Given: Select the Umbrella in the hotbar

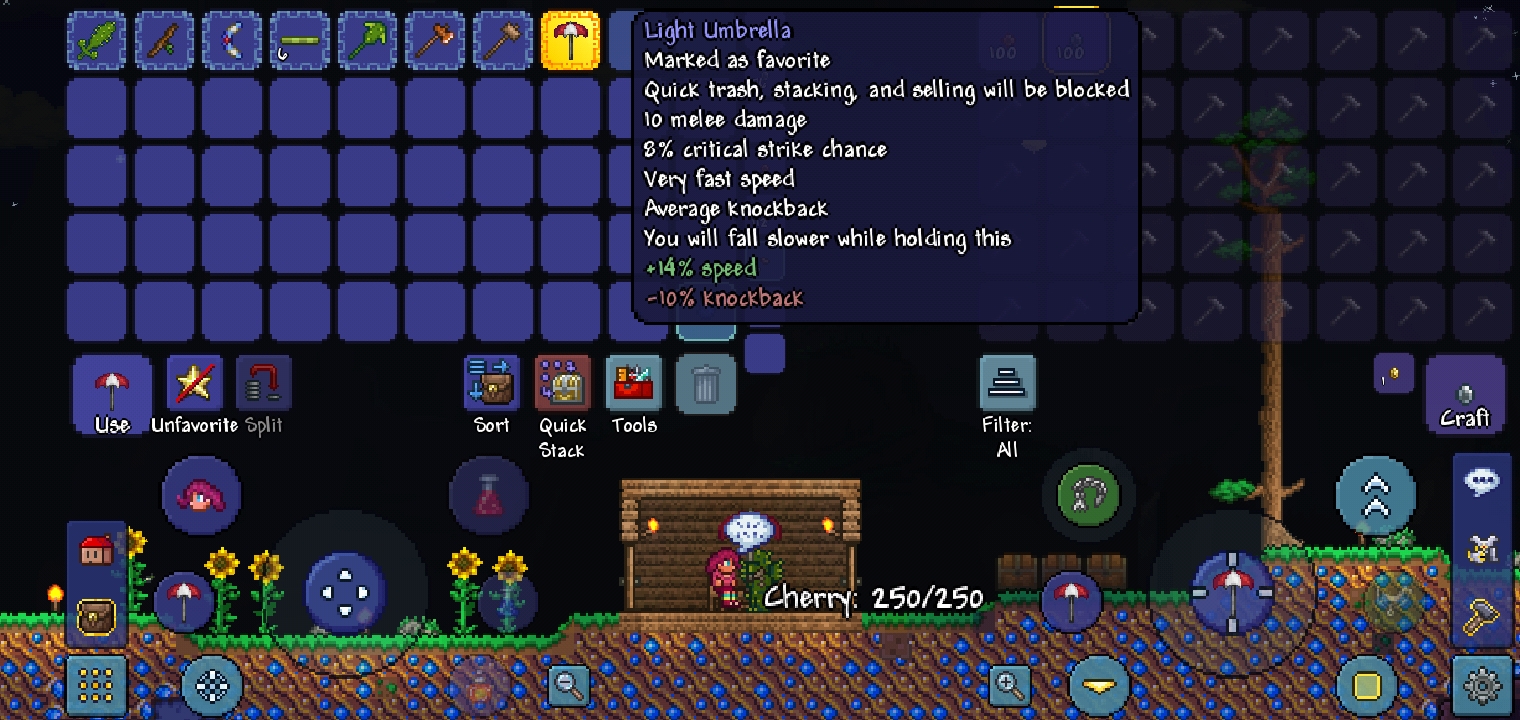Looking at the screenshot, I should click(571, 39).
